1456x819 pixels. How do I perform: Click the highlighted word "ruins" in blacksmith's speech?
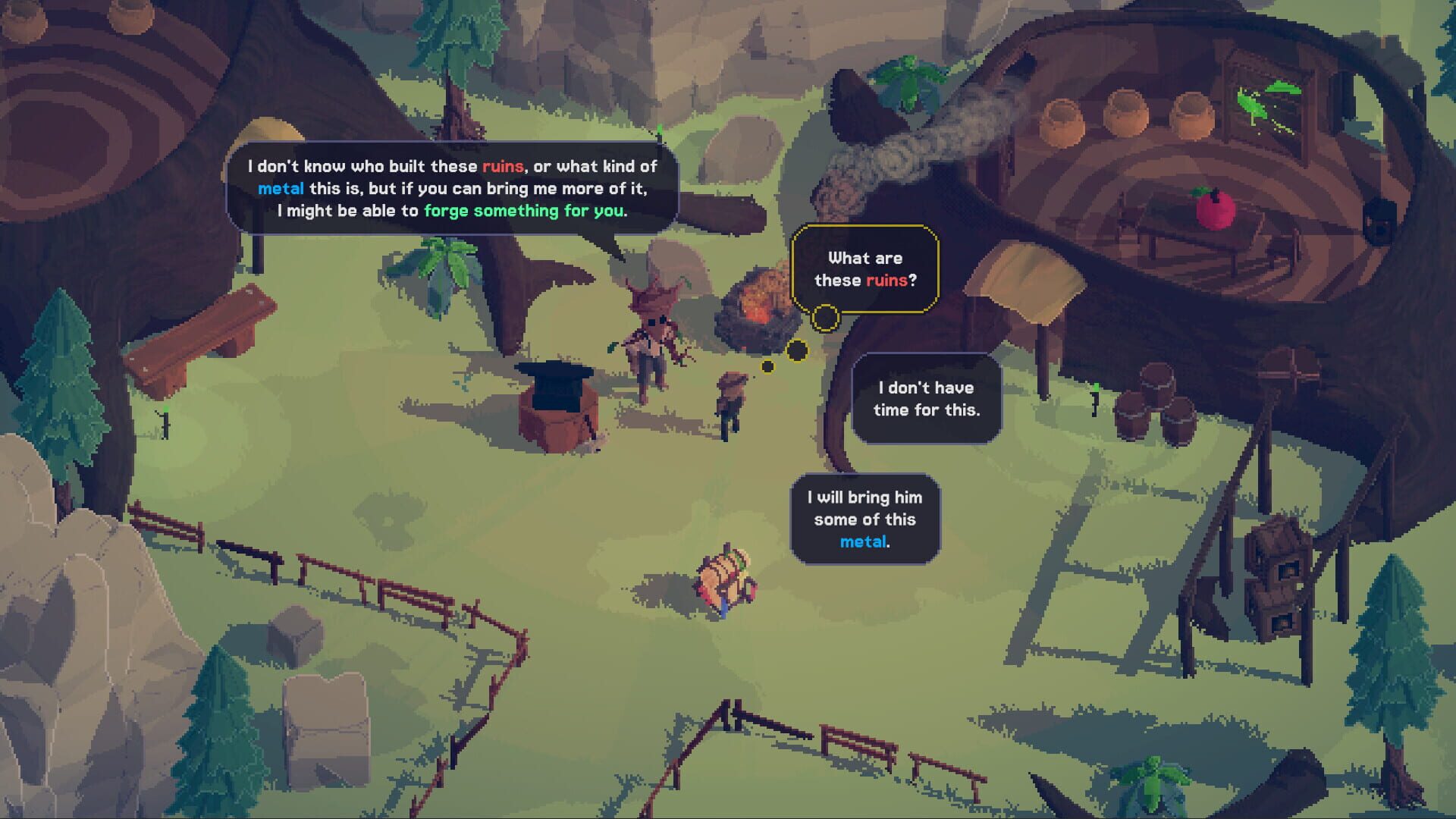pyautogui.click(x=502, y=167)
